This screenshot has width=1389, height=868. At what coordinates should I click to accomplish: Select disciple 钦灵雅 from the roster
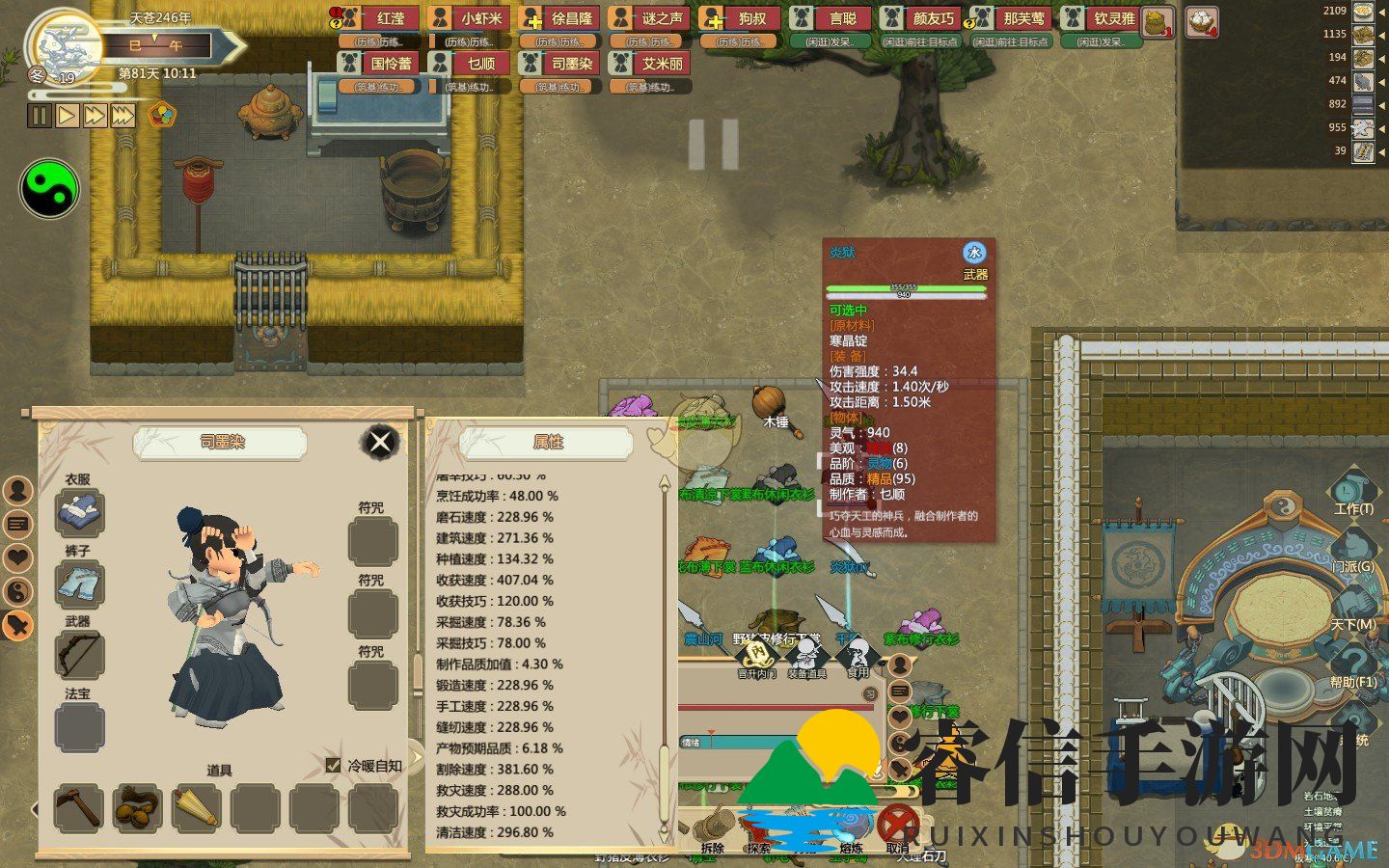pos(1102,19)
